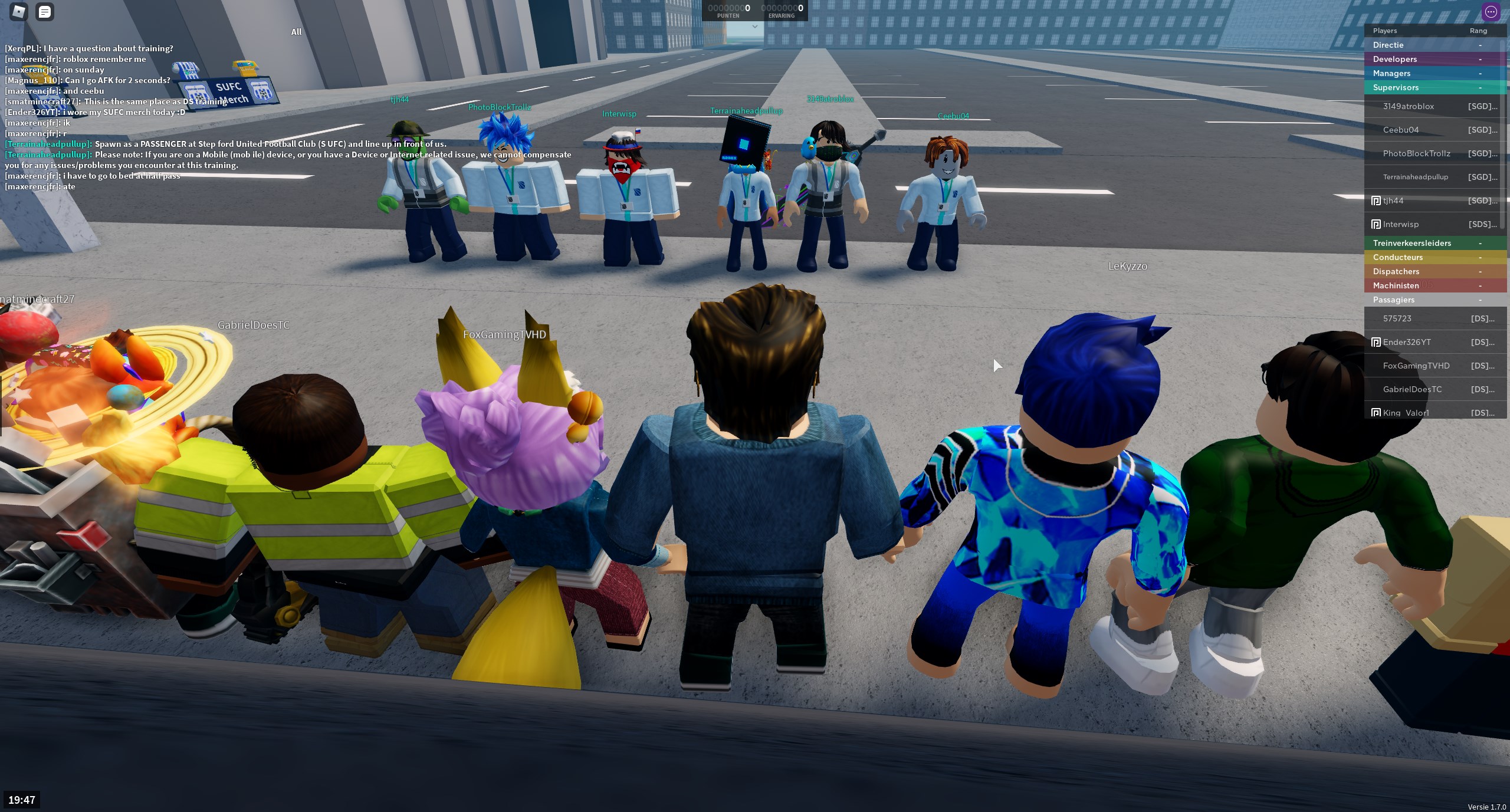Click GabrielDoesTC in the player list
This screenshot has height=812, width=1510.
[1412, 389]
